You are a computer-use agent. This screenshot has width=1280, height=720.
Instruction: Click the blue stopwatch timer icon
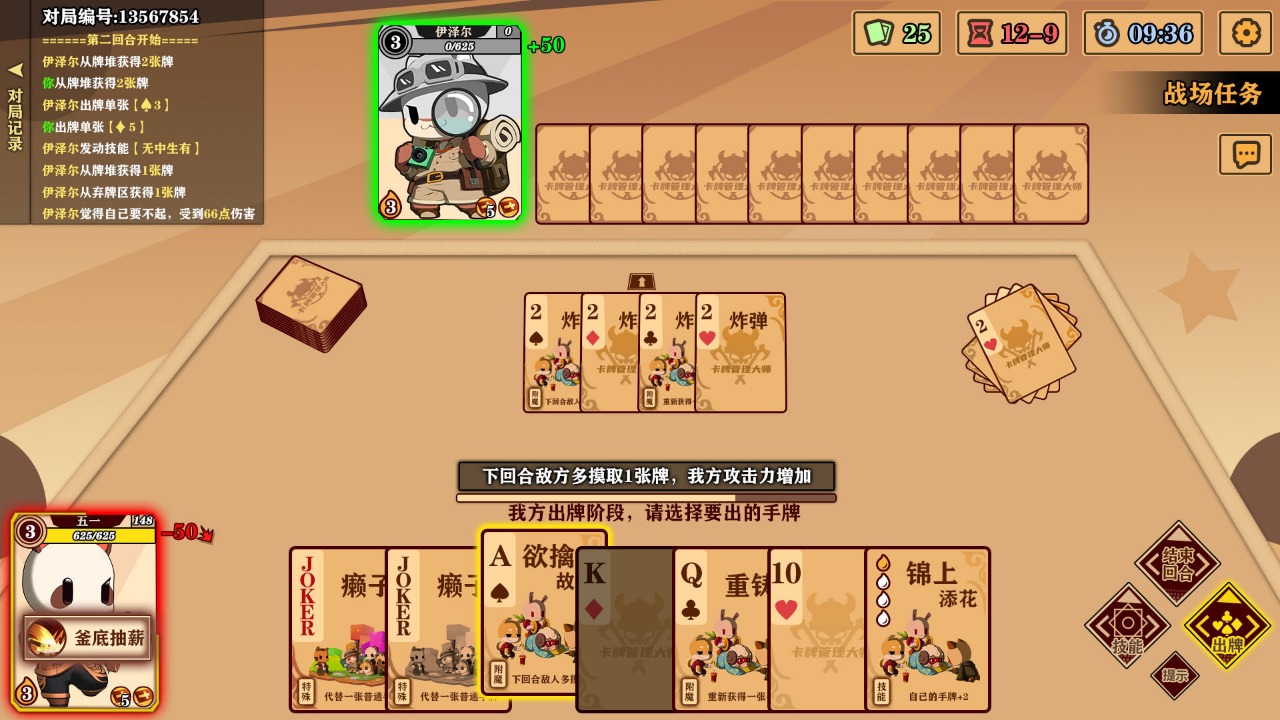pos(1144,33)
